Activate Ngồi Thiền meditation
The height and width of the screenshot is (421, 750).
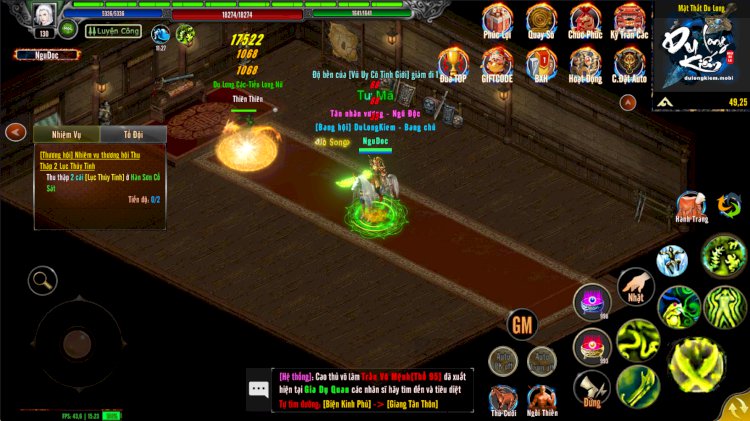(x=542, y=399)
